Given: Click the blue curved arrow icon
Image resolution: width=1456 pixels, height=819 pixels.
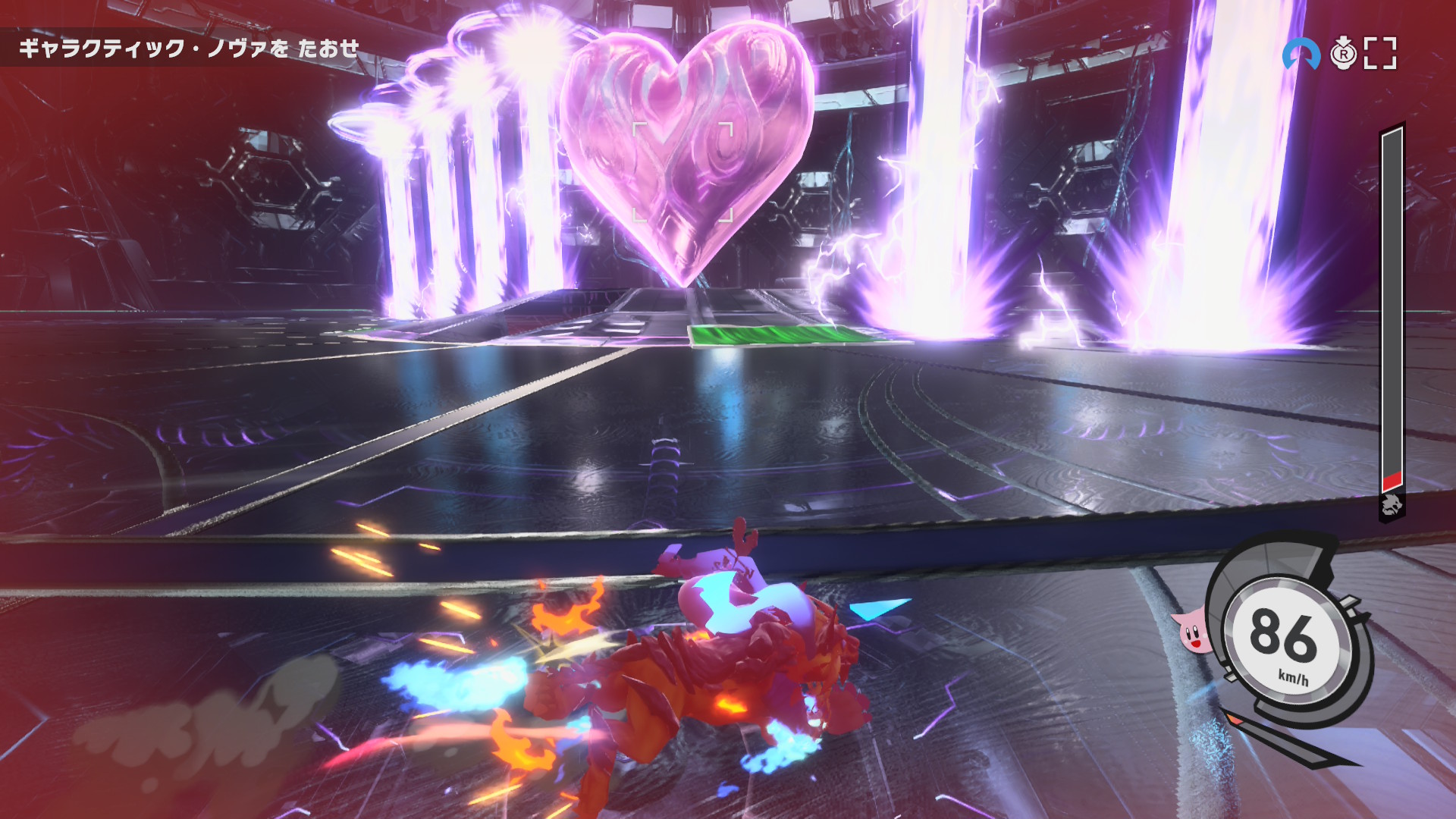Looking at the screenshot, I should [1300, 54].
